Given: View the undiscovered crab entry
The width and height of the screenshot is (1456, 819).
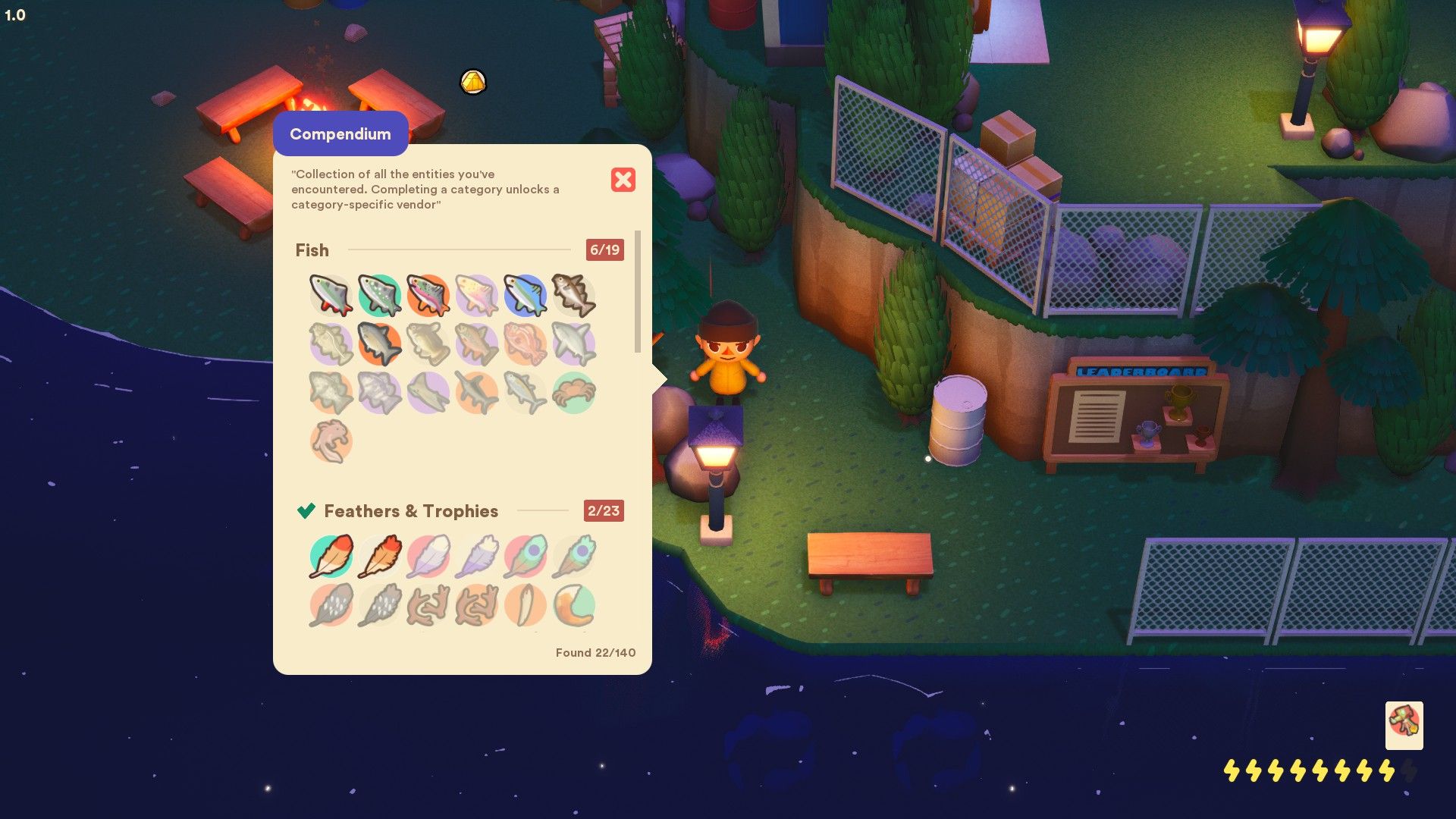Looking at the screenshot, I should point(574,392).
